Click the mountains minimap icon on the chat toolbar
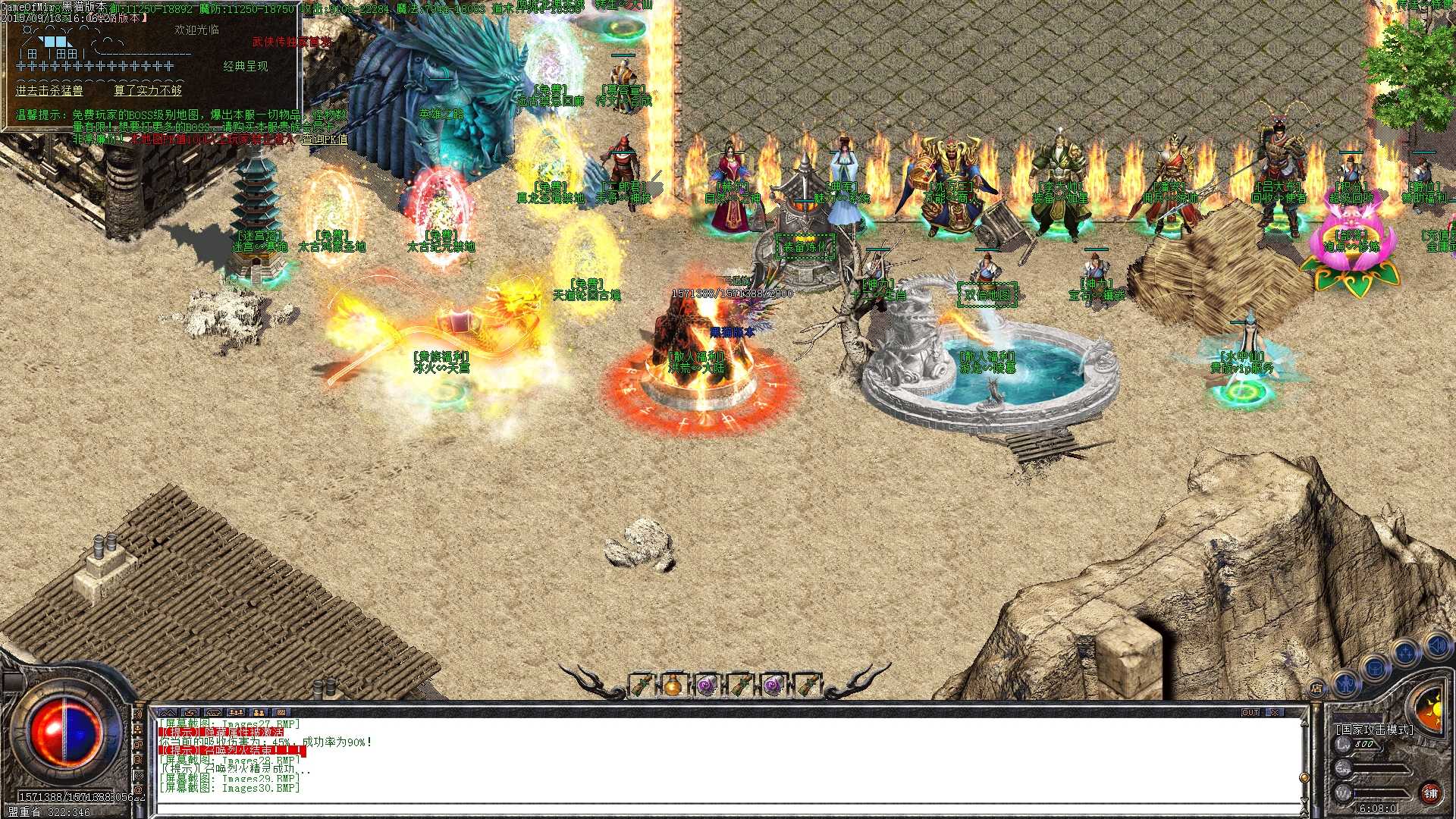 (168, 712)
